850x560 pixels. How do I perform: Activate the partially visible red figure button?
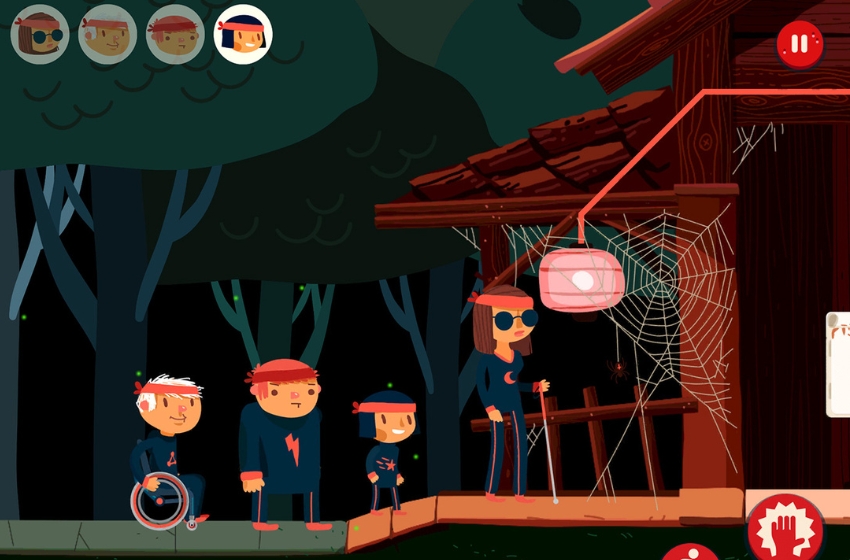tap(690, 552)
